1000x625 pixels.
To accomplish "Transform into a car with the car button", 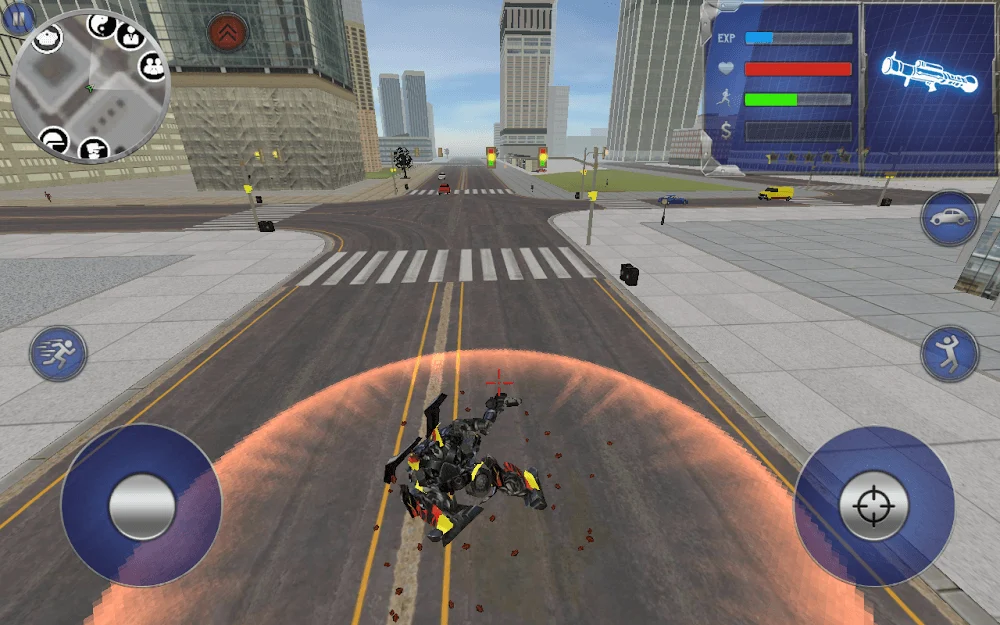I will click(x=949, y=218).
